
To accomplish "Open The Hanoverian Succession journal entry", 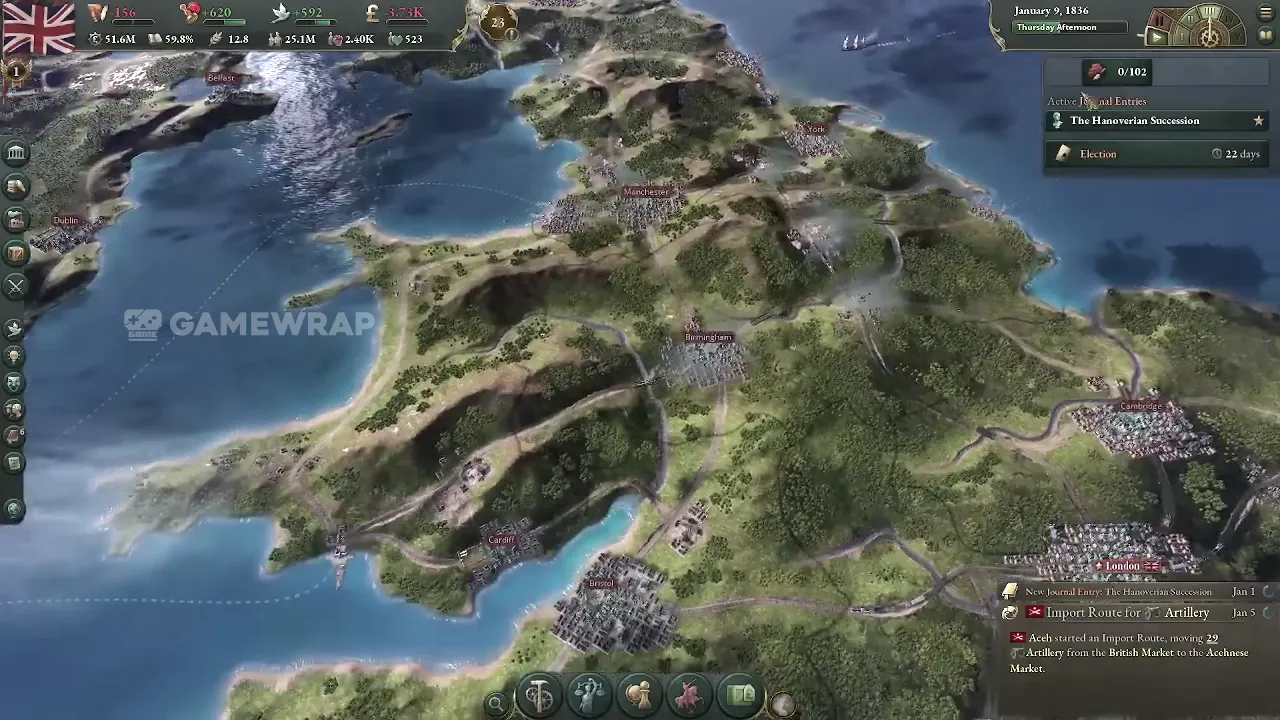I will pyautogui.click(x=1134, y=121).
